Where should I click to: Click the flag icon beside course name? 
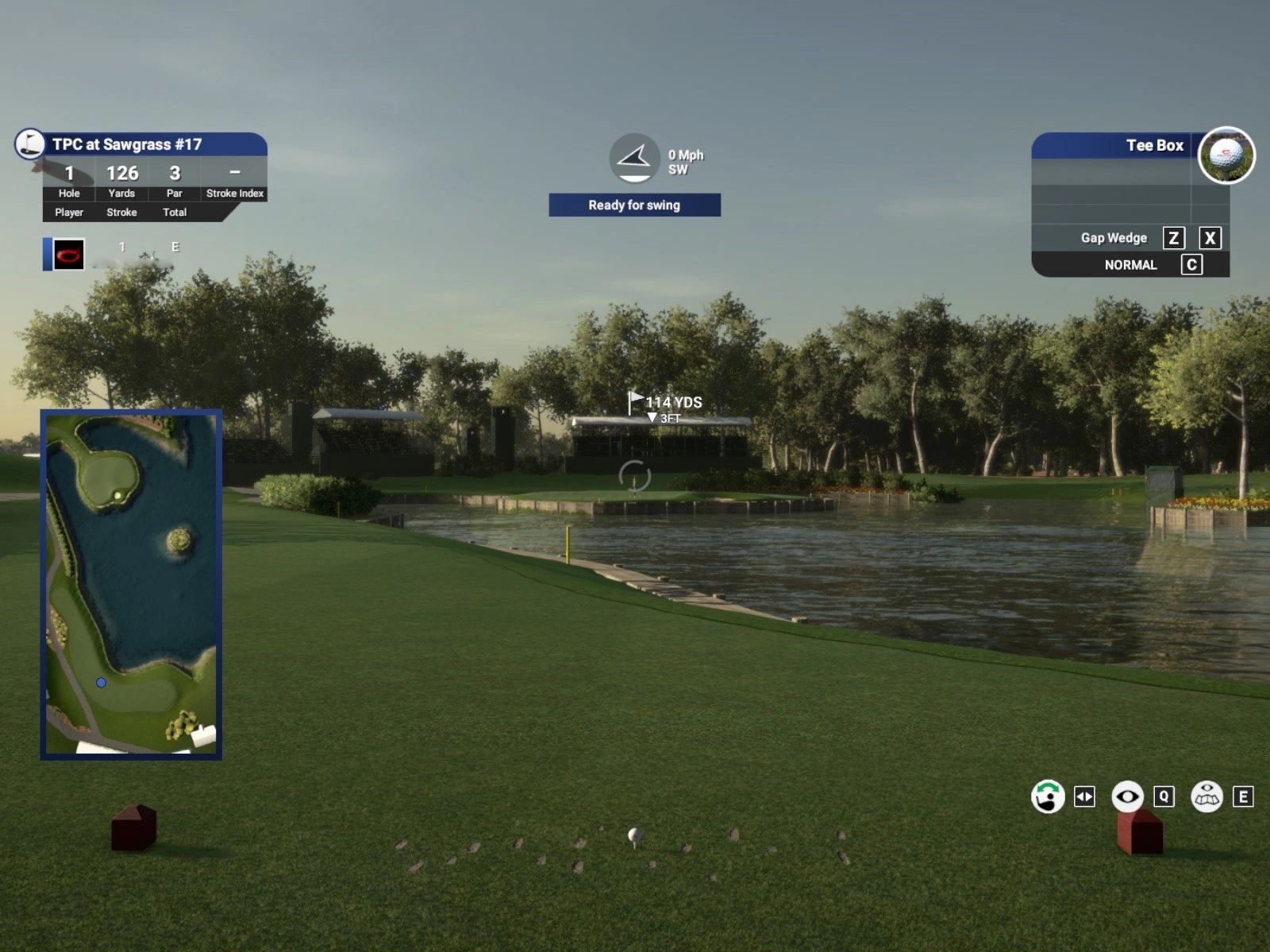(x=30, y=144)
